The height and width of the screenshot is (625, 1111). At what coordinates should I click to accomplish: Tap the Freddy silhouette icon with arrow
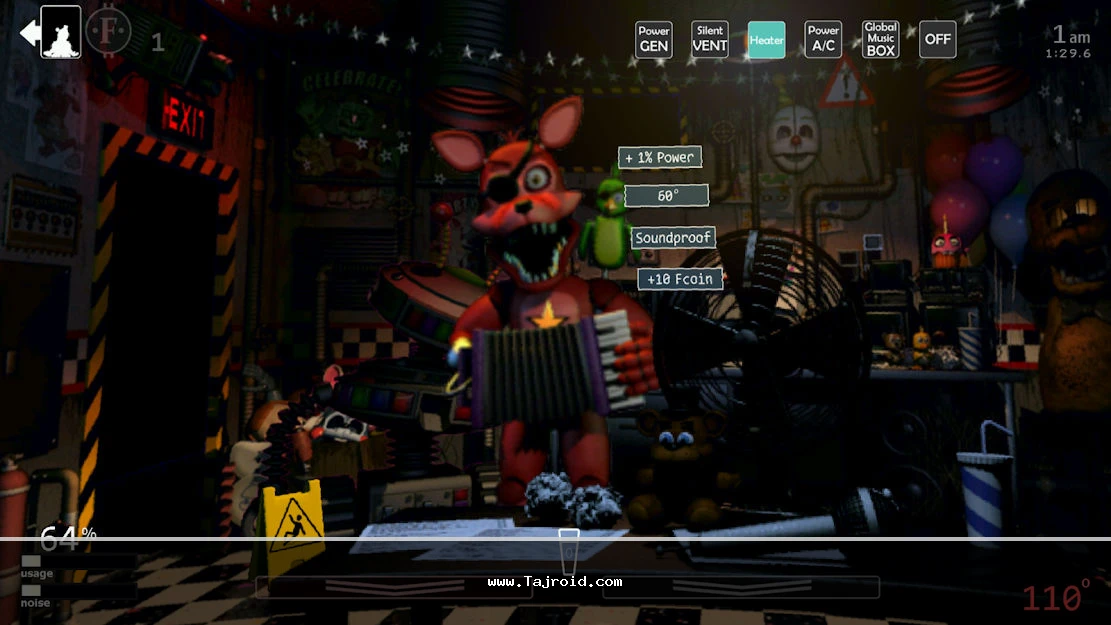click(51, 33)
